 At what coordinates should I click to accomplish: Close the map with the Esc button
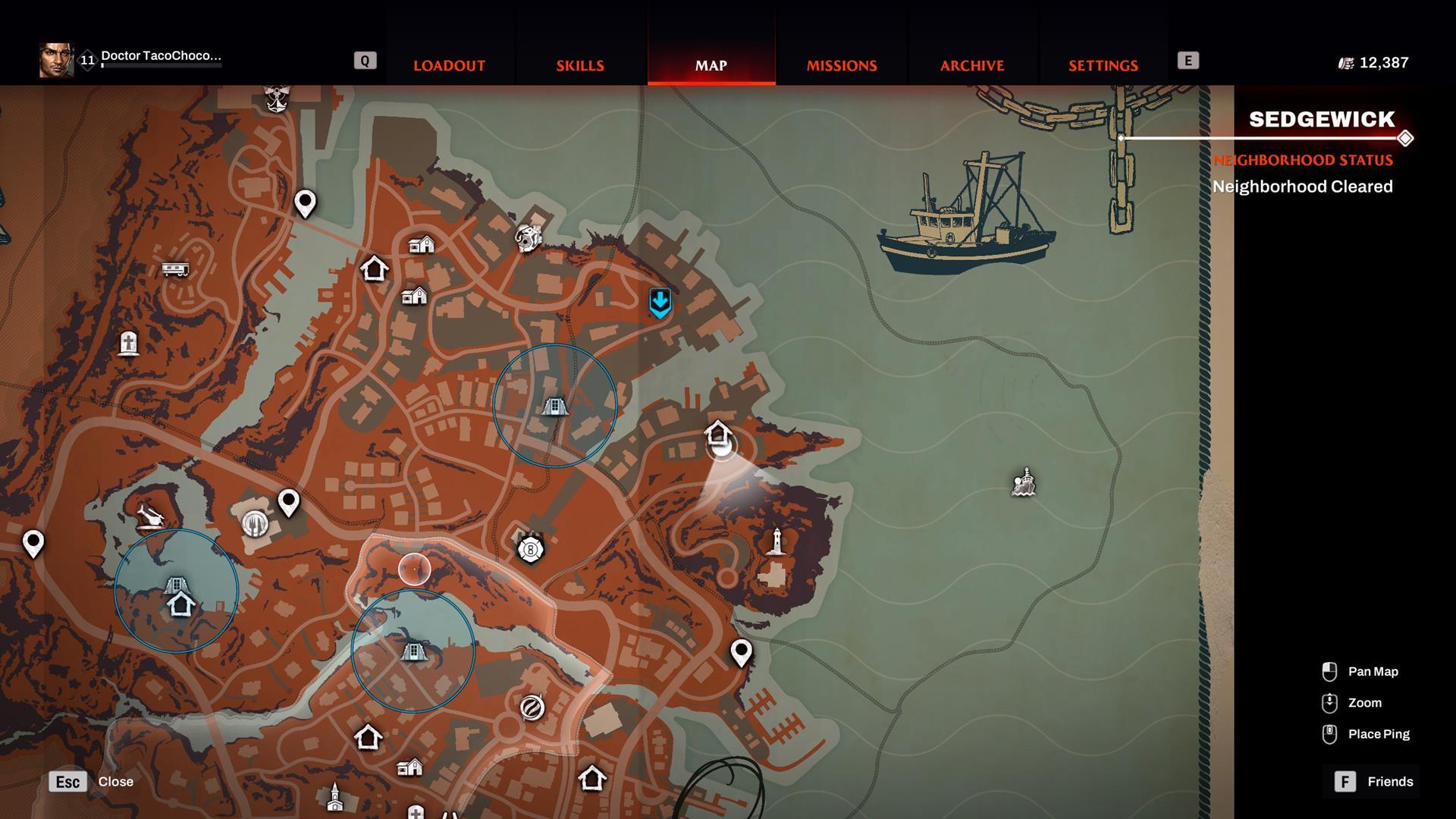[x=67, y=781]
